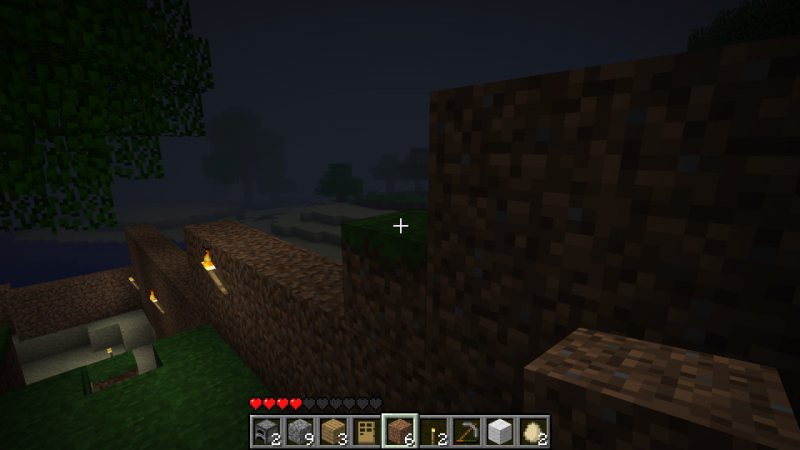Select the wooden door in the hotbar
The image size is (800, 450).
366,431
